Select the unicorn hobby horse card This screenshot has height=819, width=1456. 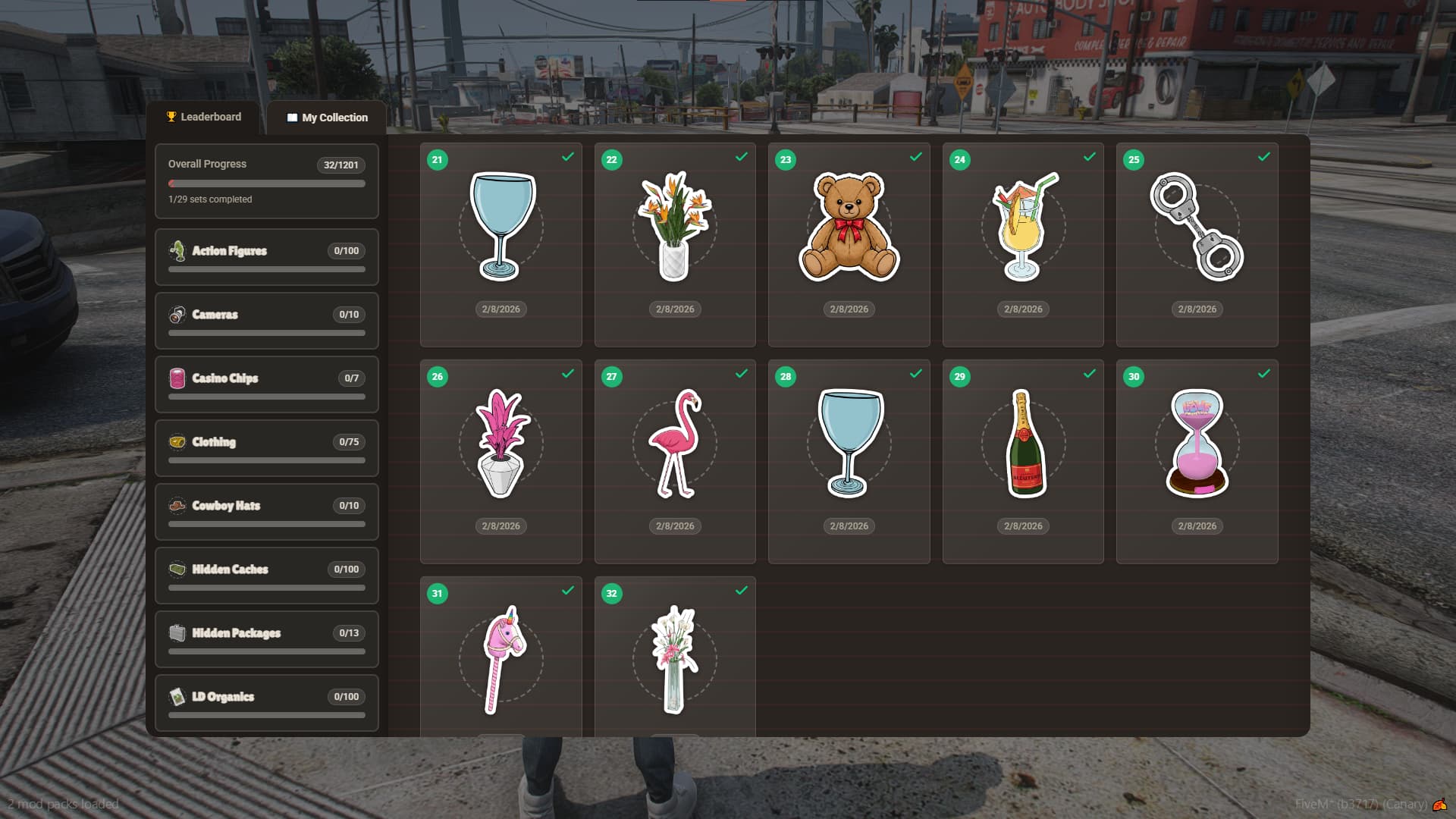coord(500,658)
